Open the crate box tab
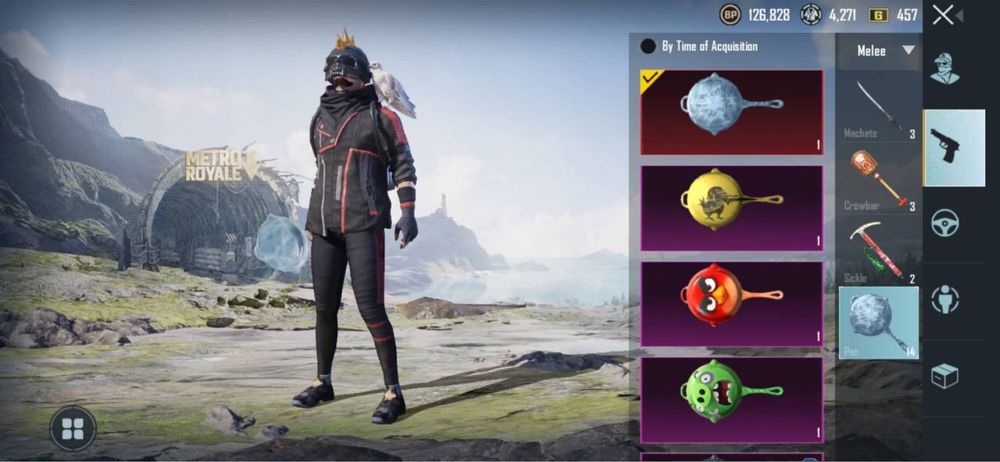Screen dimensions: 1000x462 tap(945, 375)
